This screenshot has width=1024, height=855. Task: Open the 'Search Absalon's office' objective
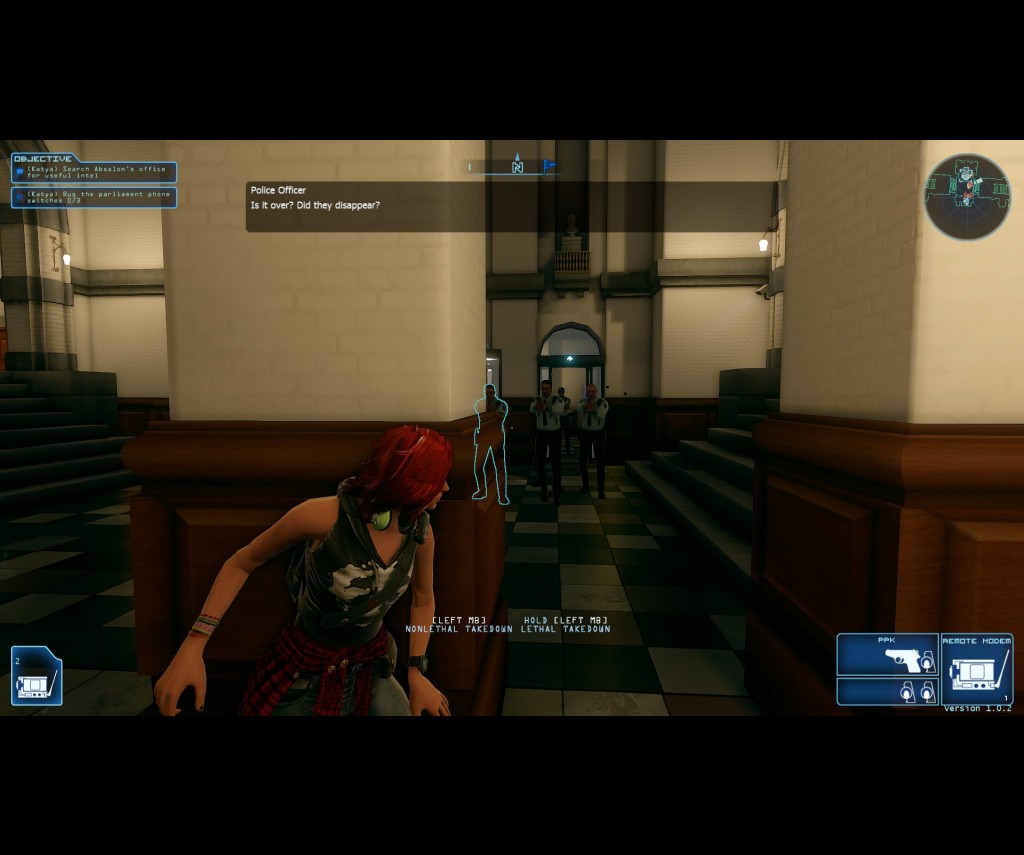click(x=94, y=172)
